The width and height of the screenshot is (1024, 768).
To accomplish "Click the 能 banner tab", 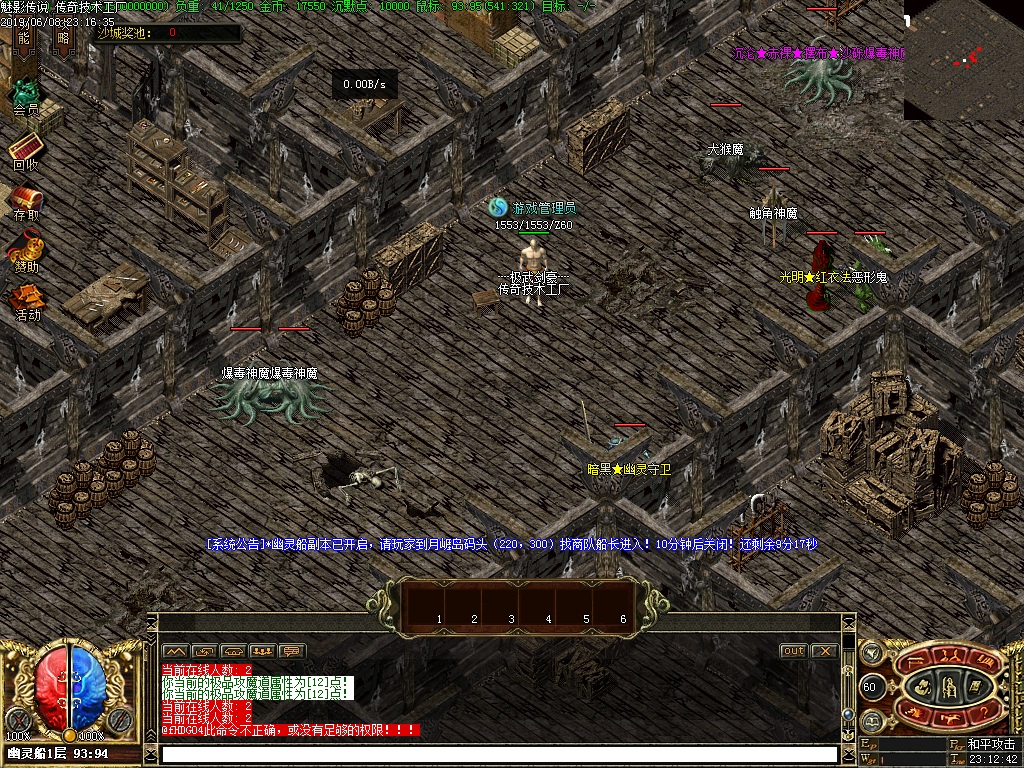I will (24, 39).
